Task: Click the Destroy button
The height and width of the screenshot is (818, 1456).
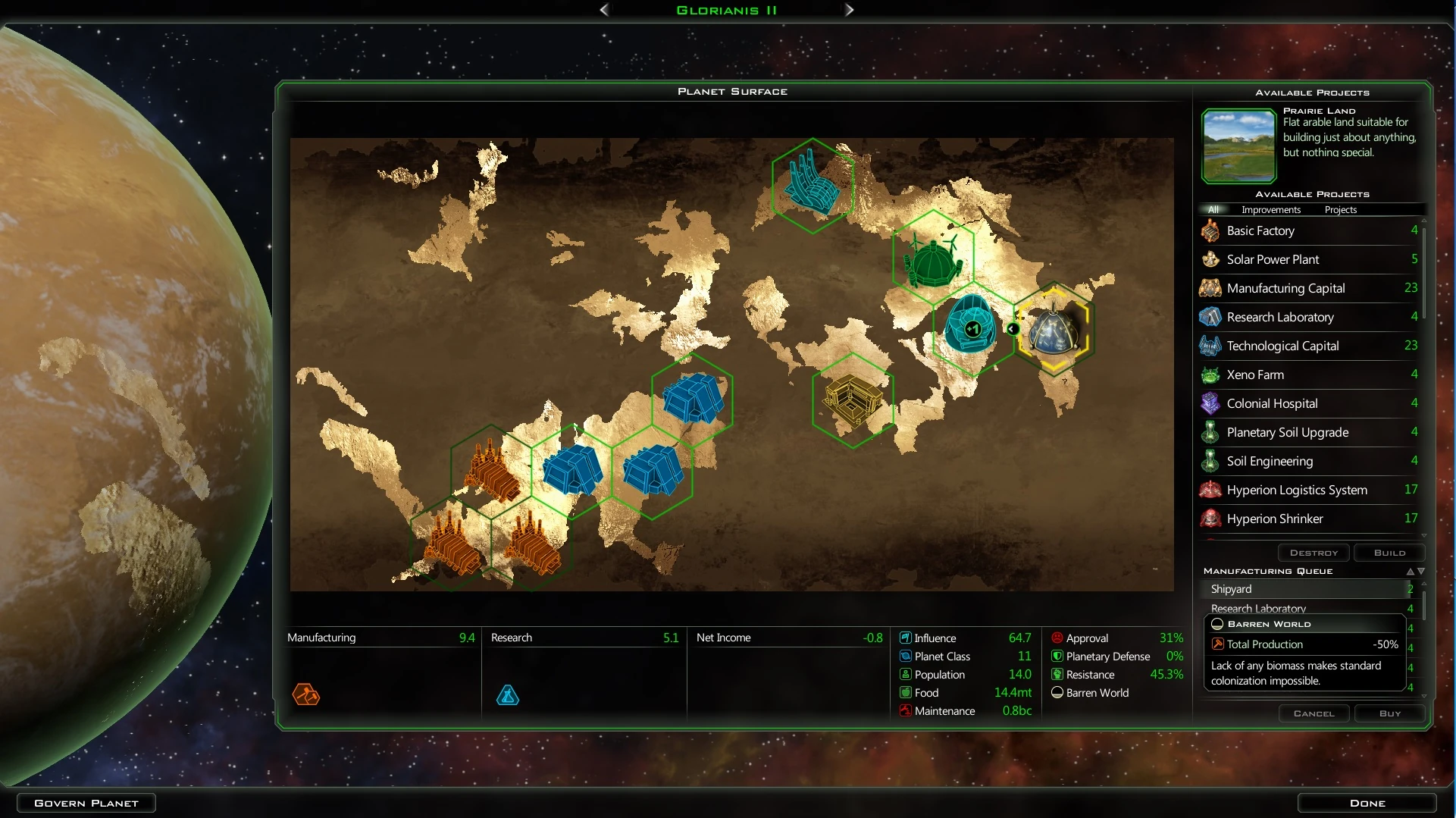Action: [x=1314, y=553]
